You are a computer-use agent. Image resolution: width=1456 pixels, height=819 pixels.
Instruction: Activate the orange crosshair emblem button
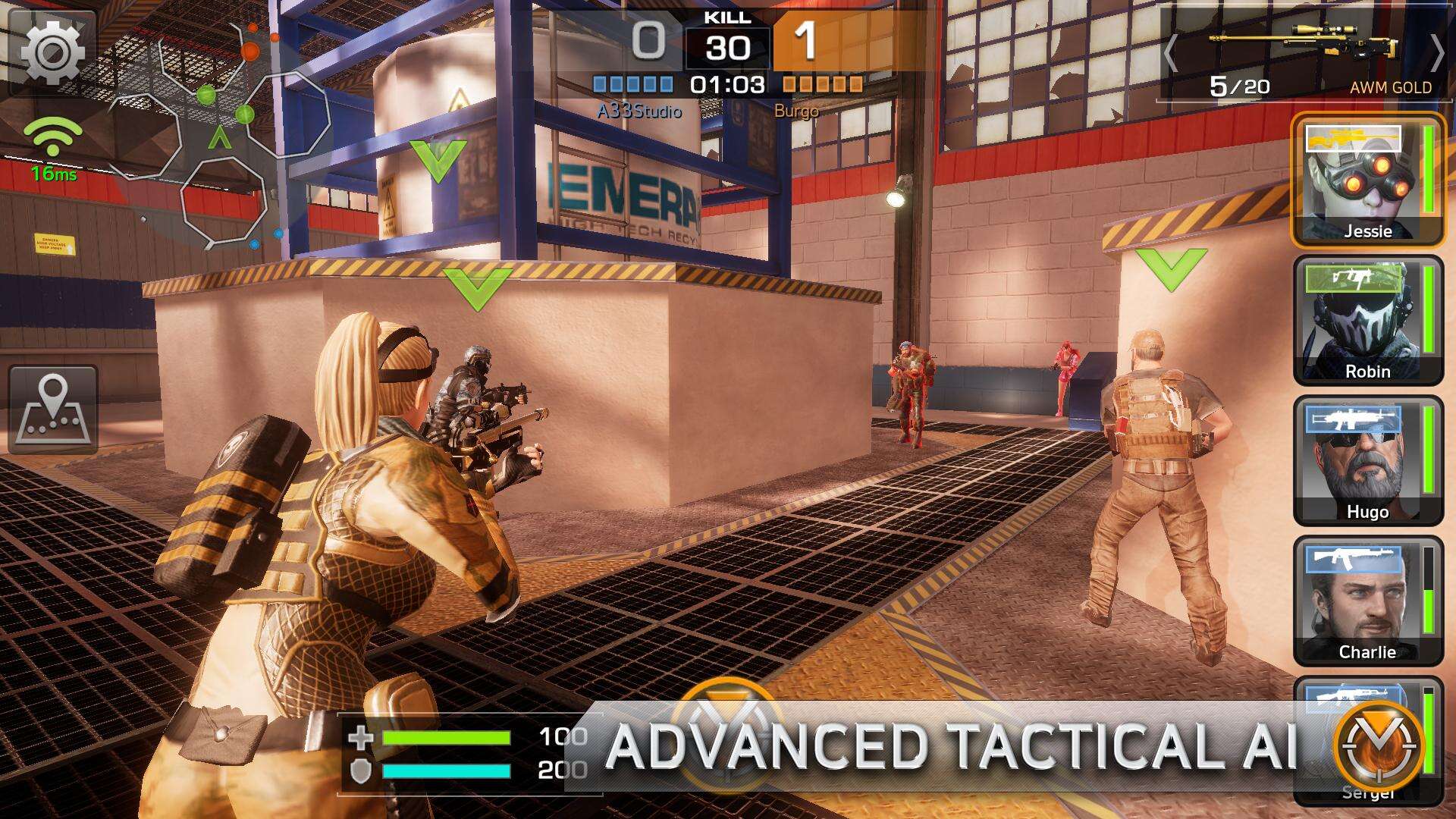pos(1379,745)
